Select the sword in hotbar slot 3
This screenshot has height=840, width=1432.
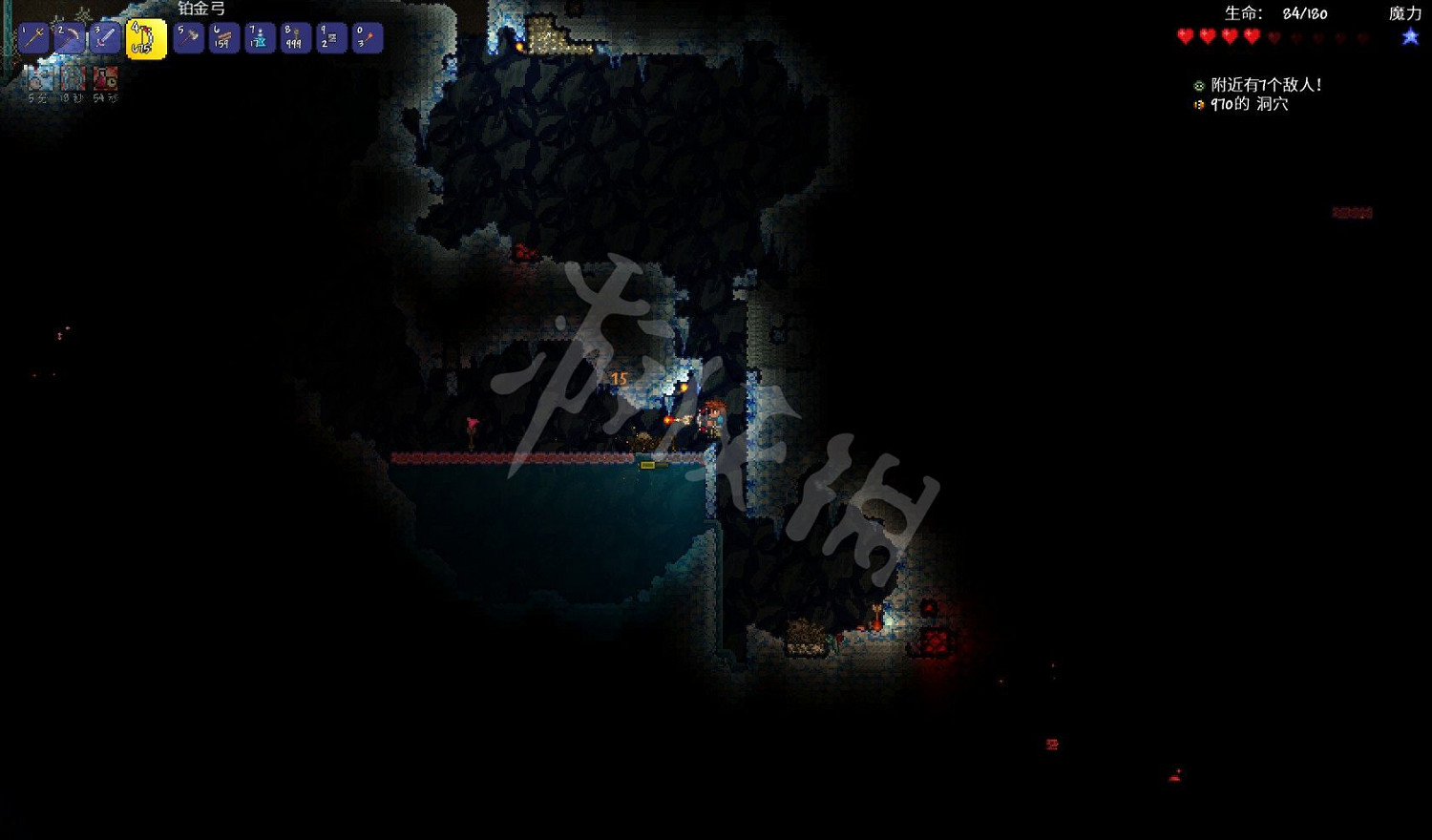tap(106, 38)
